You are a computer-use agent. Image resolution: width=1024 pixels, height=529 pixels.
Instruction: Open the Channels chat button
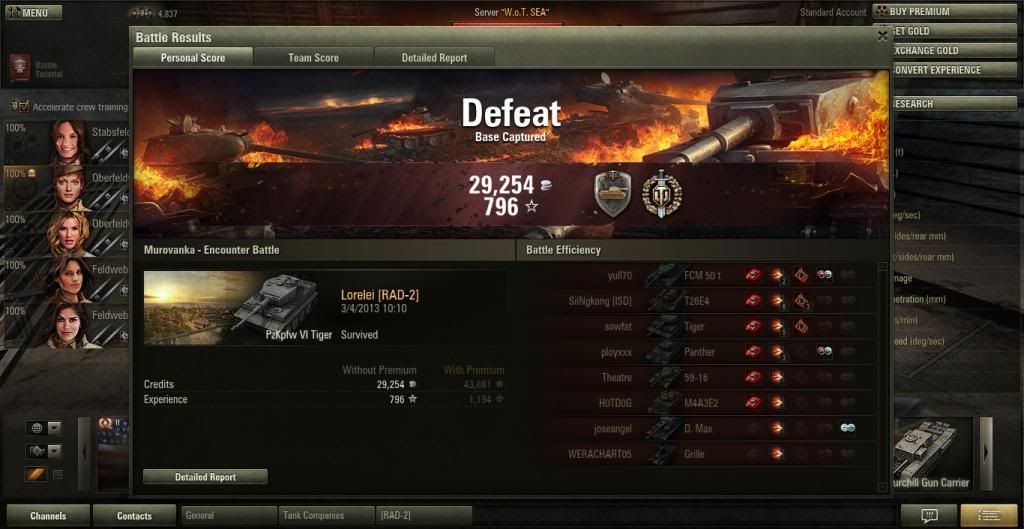(47, 516)
